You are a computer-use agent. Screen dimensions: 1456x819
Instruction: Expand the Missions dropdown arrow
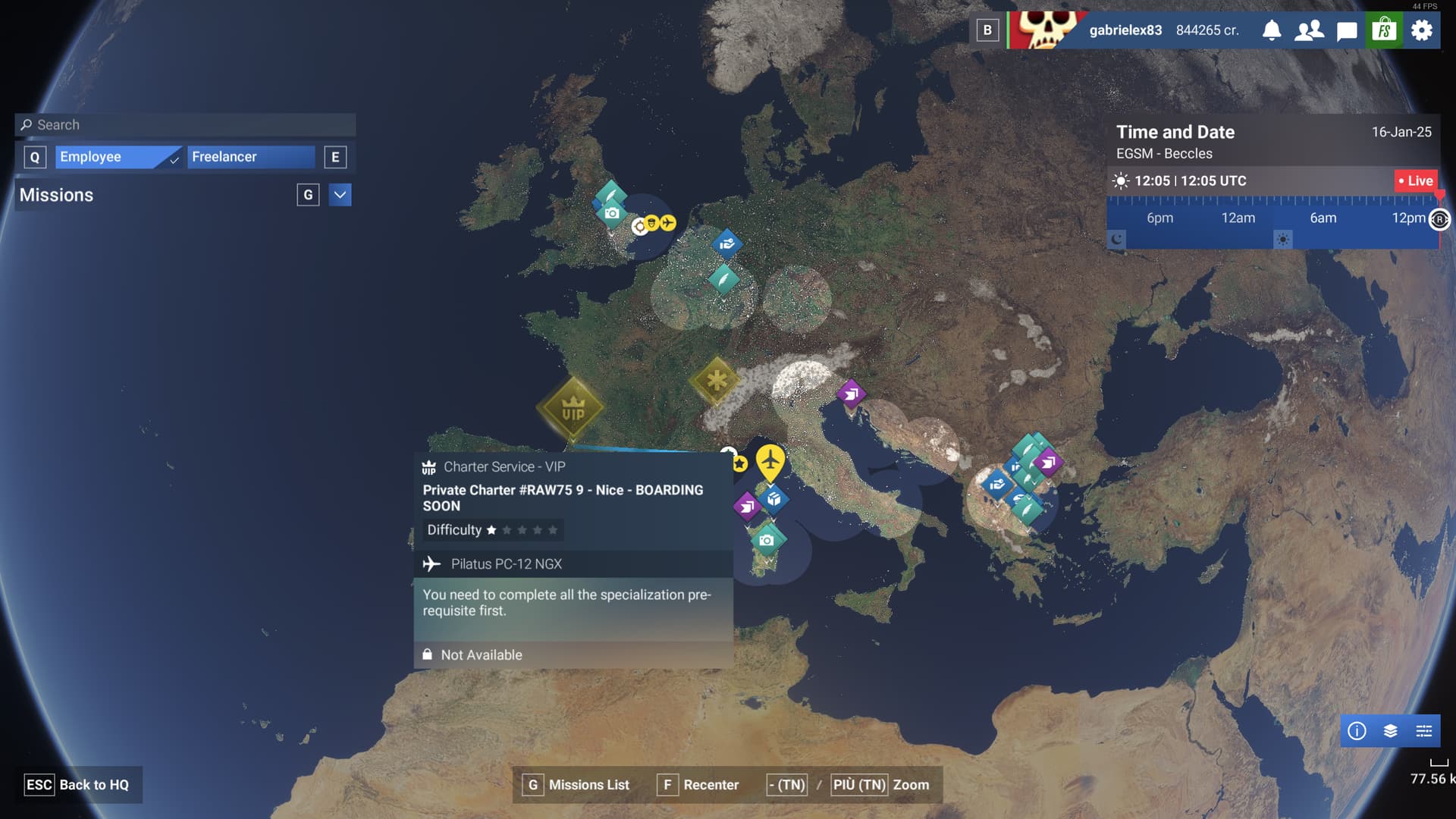tap(340, 195)
